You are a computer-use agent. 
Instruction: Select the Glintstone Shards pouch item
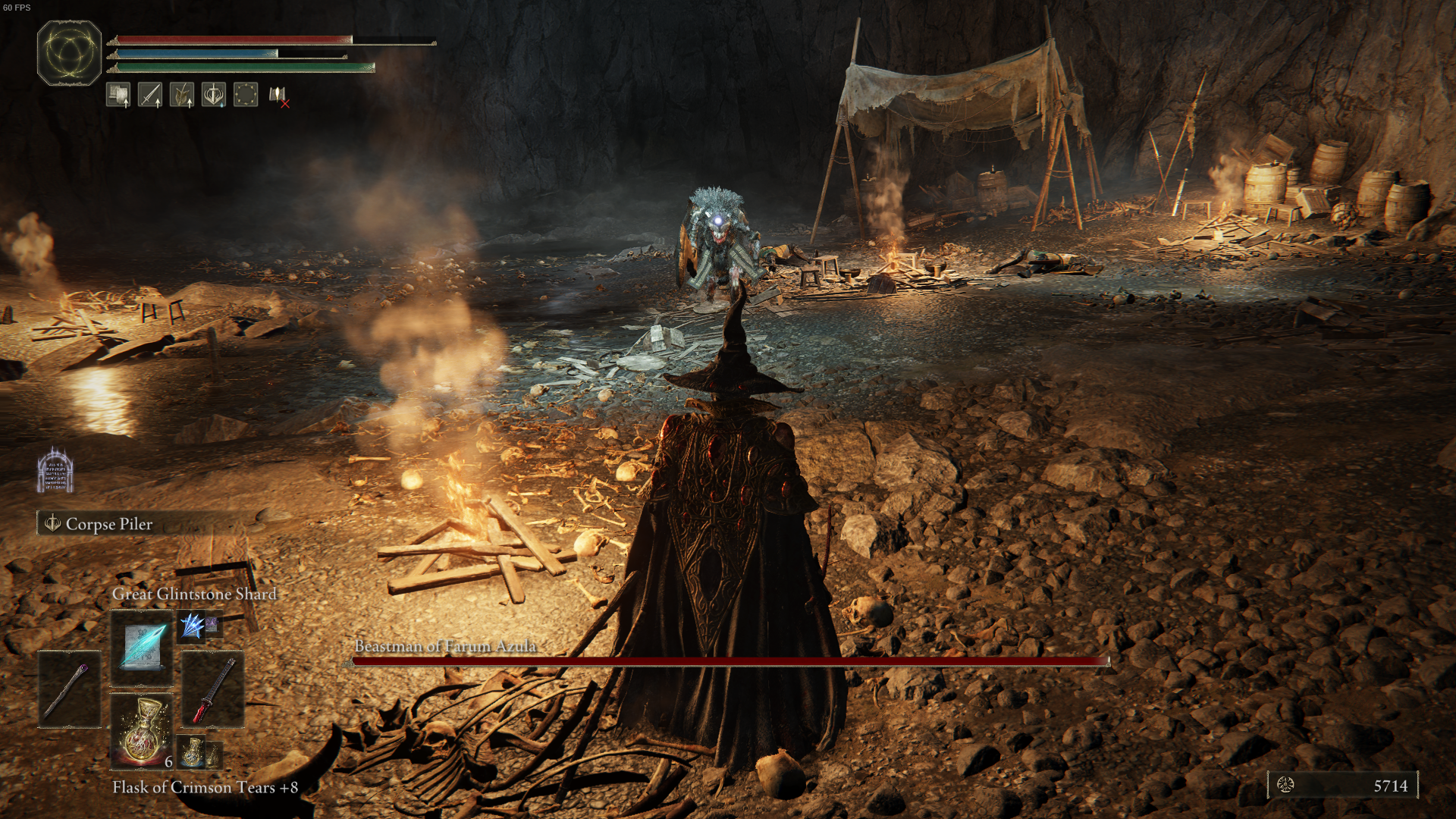[x=193, y=623]
